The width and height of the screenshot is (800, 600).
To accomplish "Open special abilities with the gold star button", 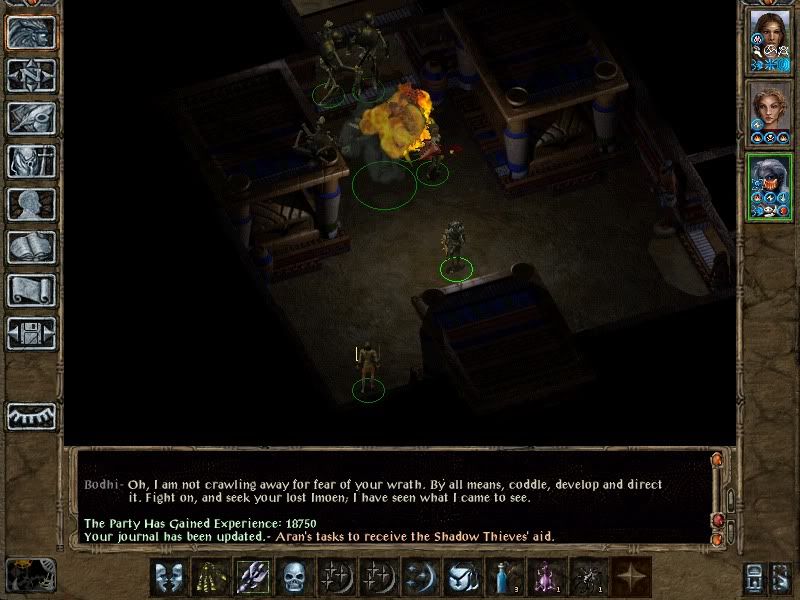I will point(631,577).
